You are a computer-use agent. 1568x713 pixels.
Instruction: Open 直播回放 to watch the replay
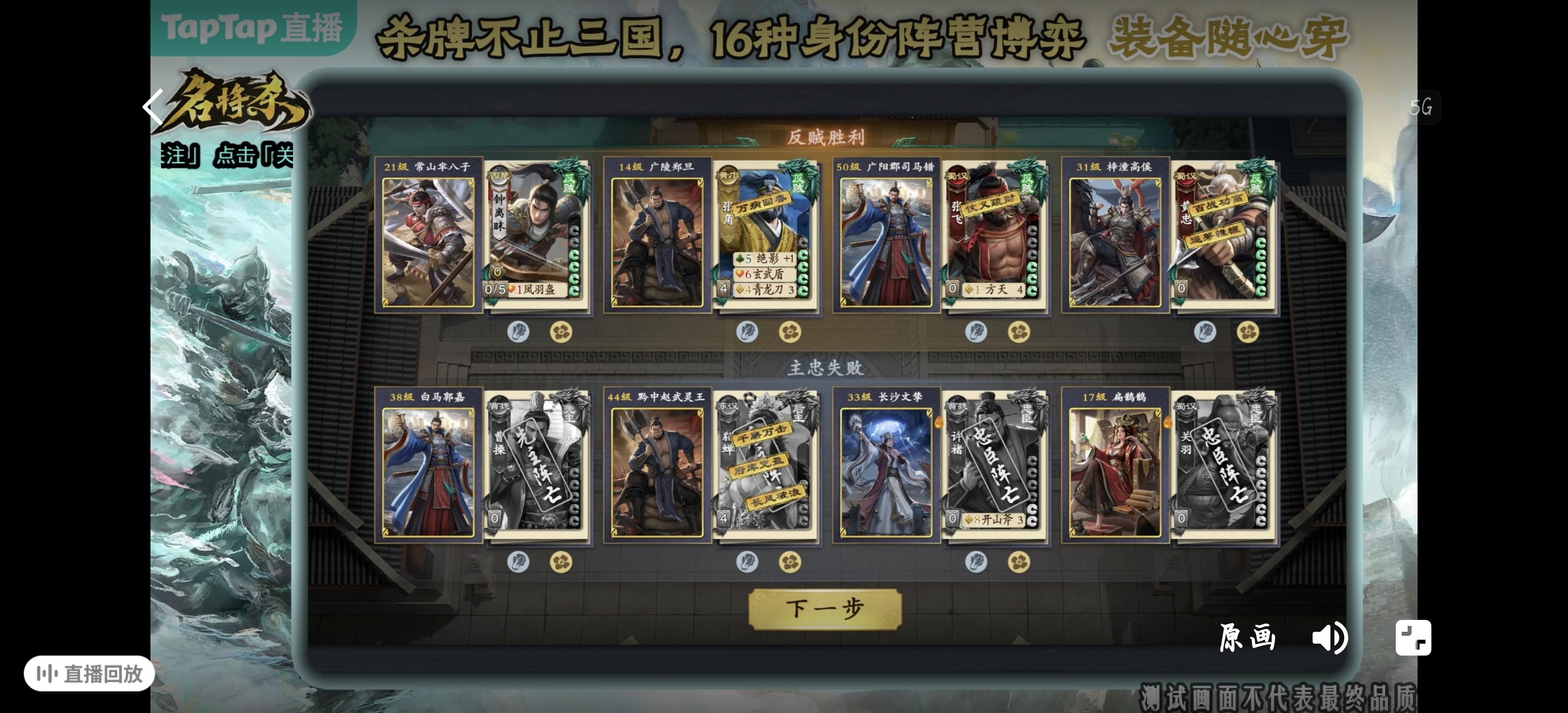pyautogui.click(x=89, y=674)
